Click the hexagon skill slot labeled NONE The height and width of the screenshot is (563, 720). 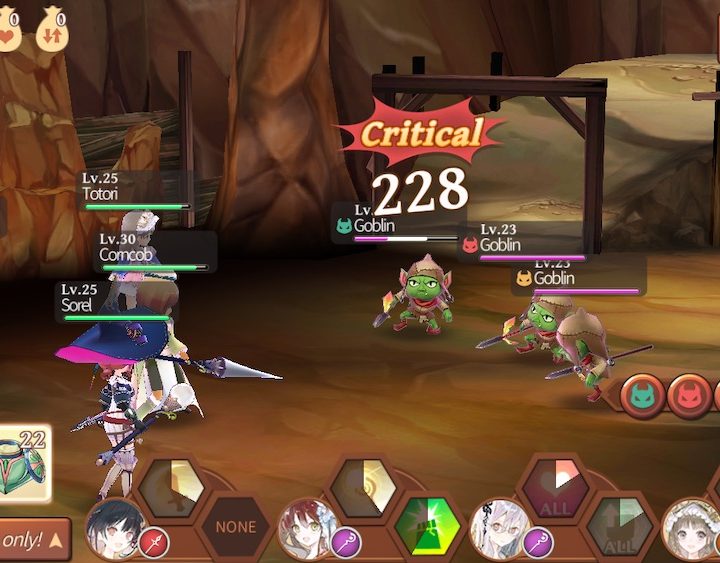tap(236, 527)
